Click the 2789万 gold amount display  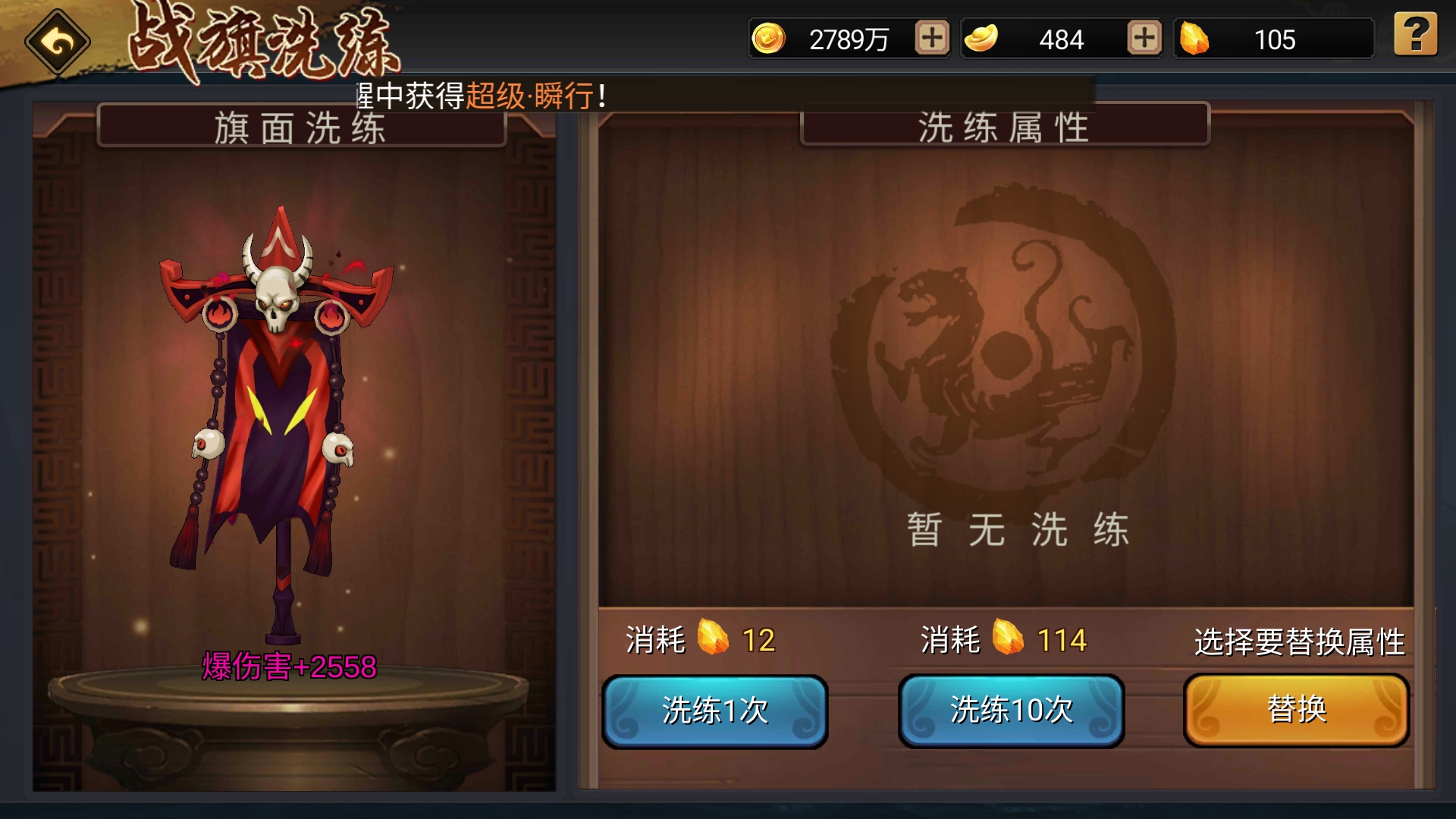(x=849, y=39)
